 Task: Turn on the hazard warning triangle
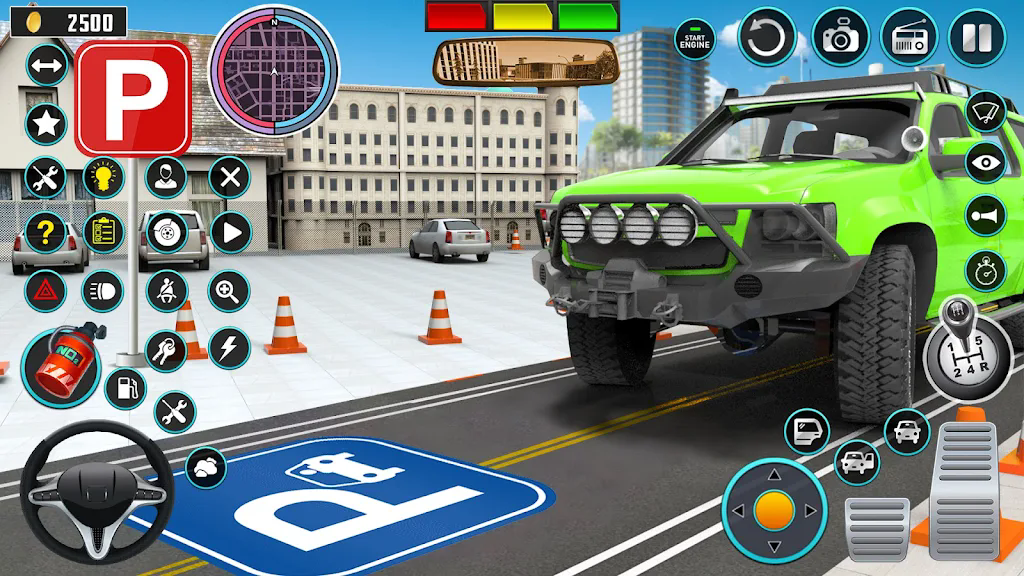(45, 291)
